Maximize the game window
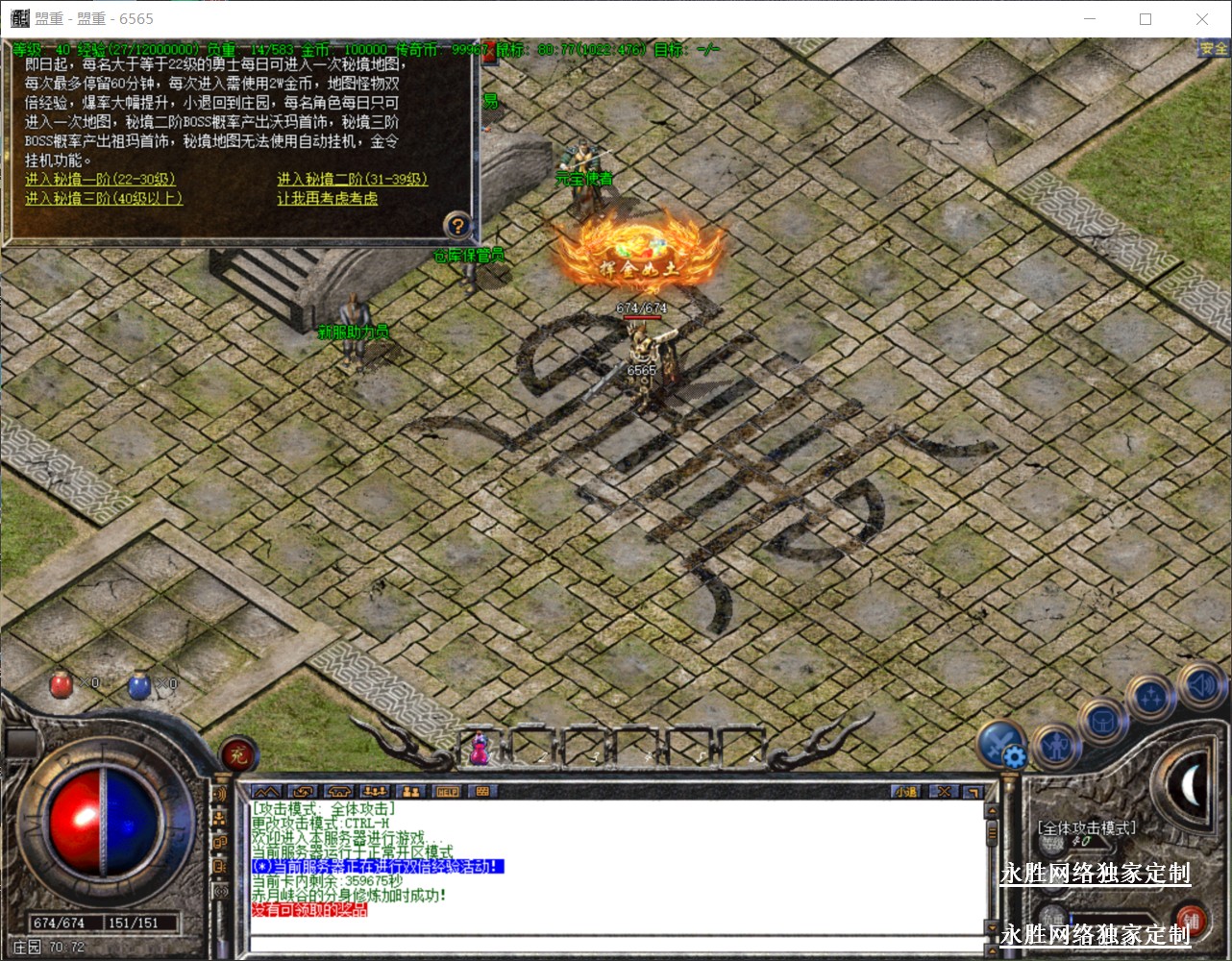This screenshot has height=961, width=1232. point(1146,19)
